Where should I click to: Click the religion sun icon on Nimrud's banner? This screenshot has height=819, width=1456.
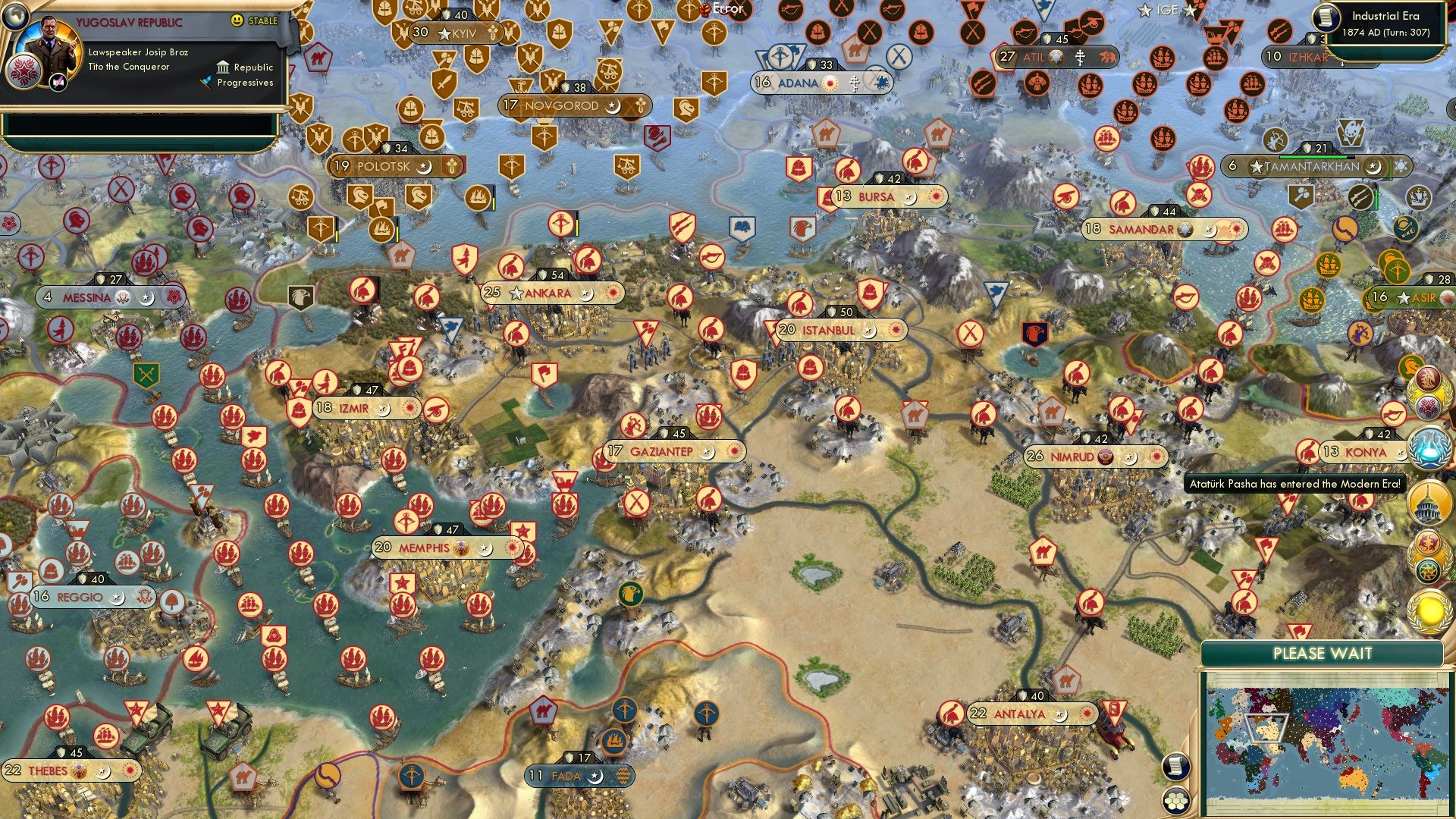(1156, 457)
